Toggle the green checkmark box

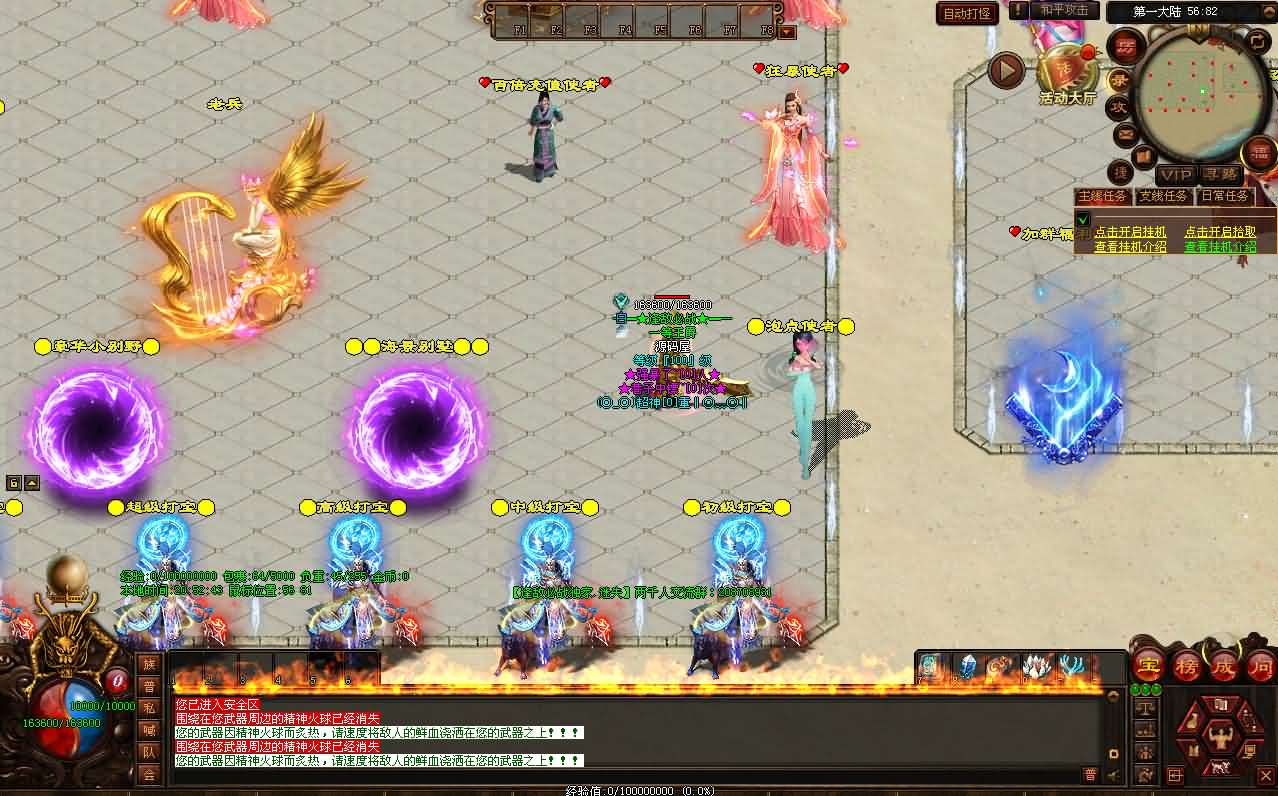point(1082,220)
